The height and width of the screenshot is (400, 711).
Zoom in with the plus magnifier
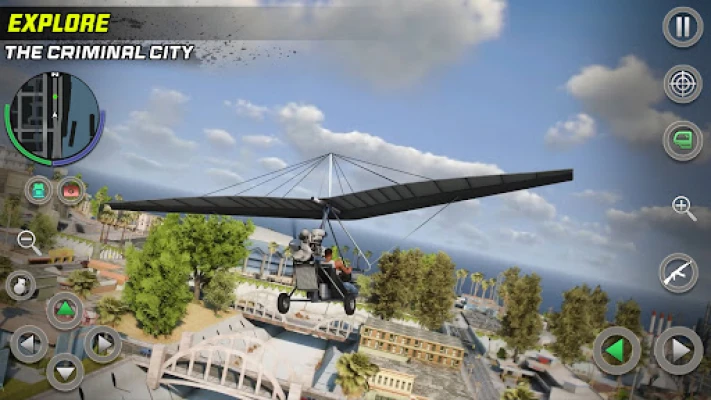tap(684, 208)
